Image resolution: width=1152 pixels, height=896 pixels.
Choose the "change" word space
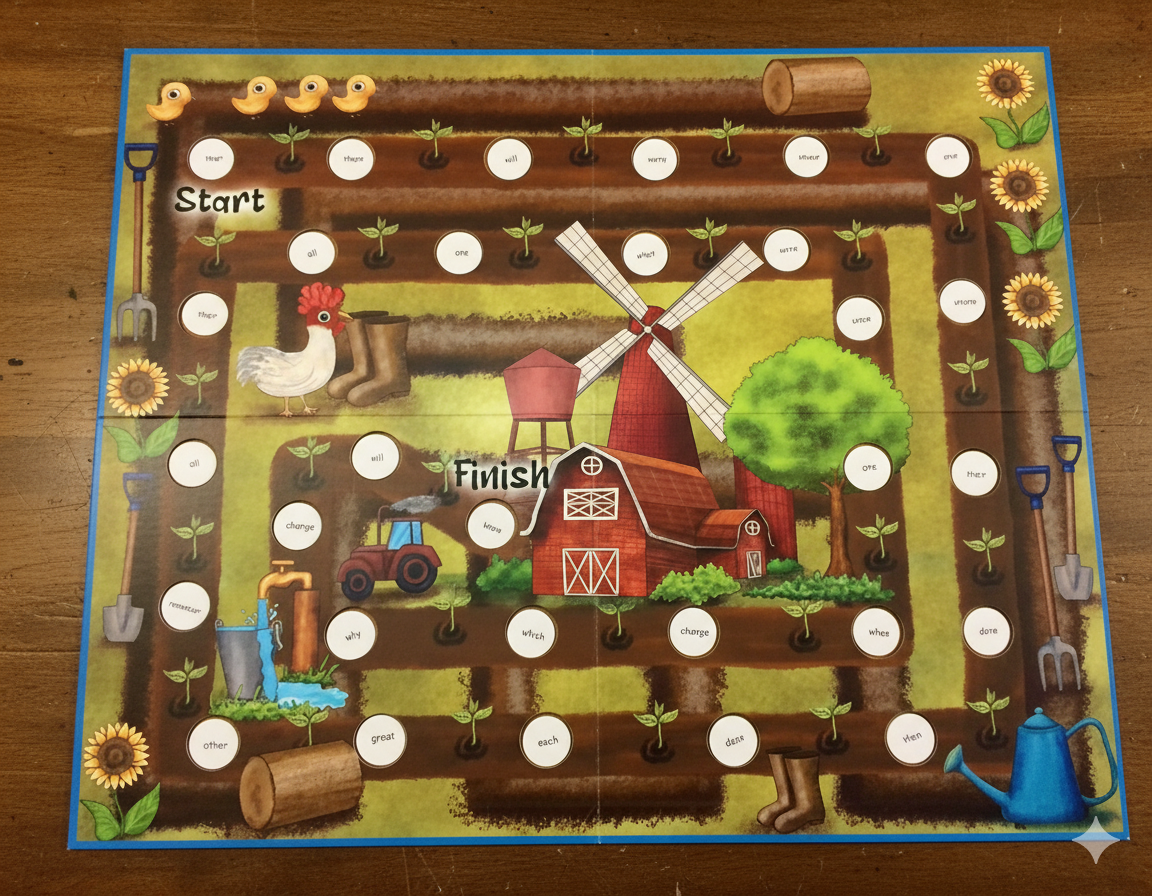tap(299, 526)
